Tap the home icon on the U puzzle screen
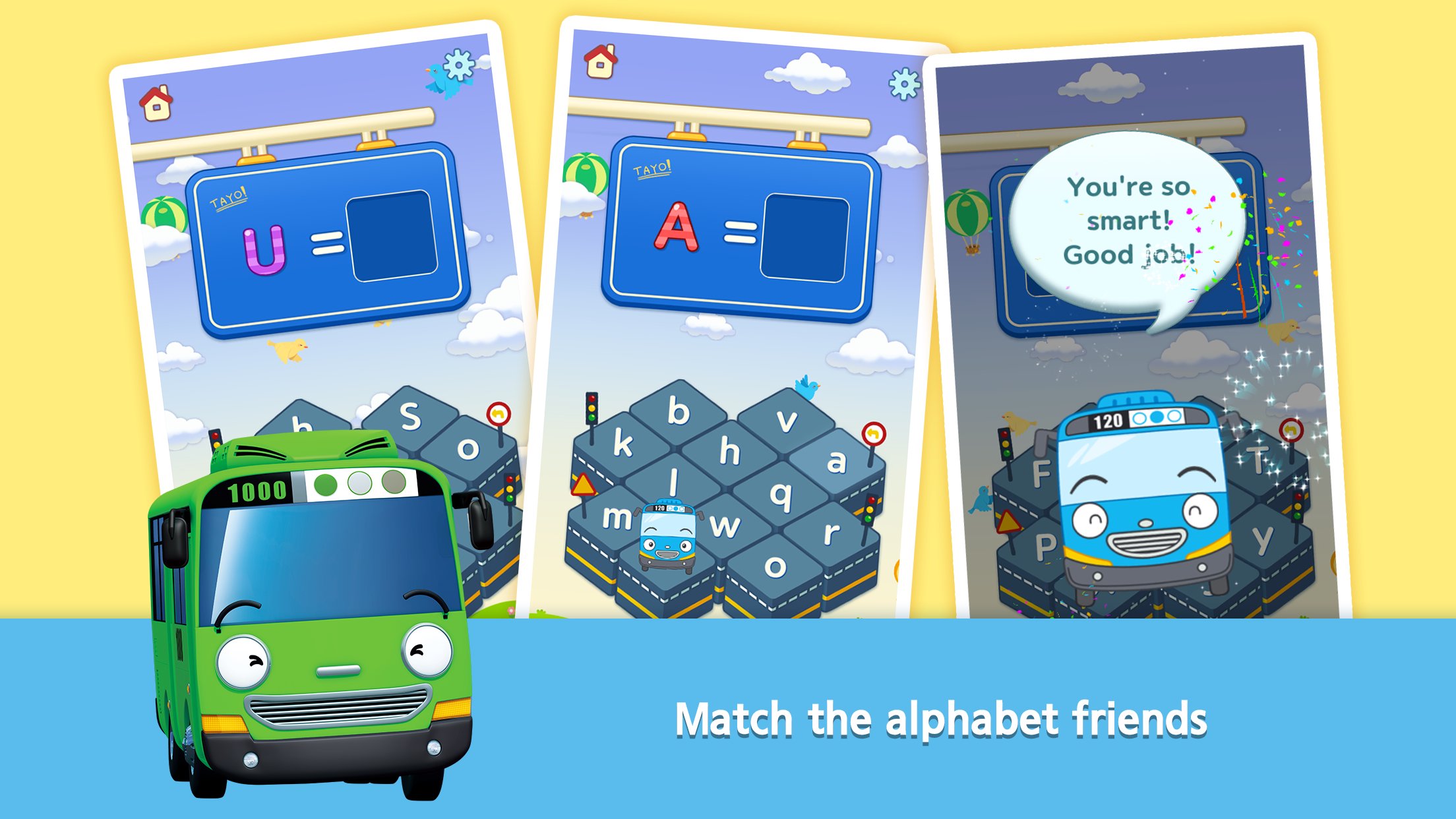 pos(156,104)
